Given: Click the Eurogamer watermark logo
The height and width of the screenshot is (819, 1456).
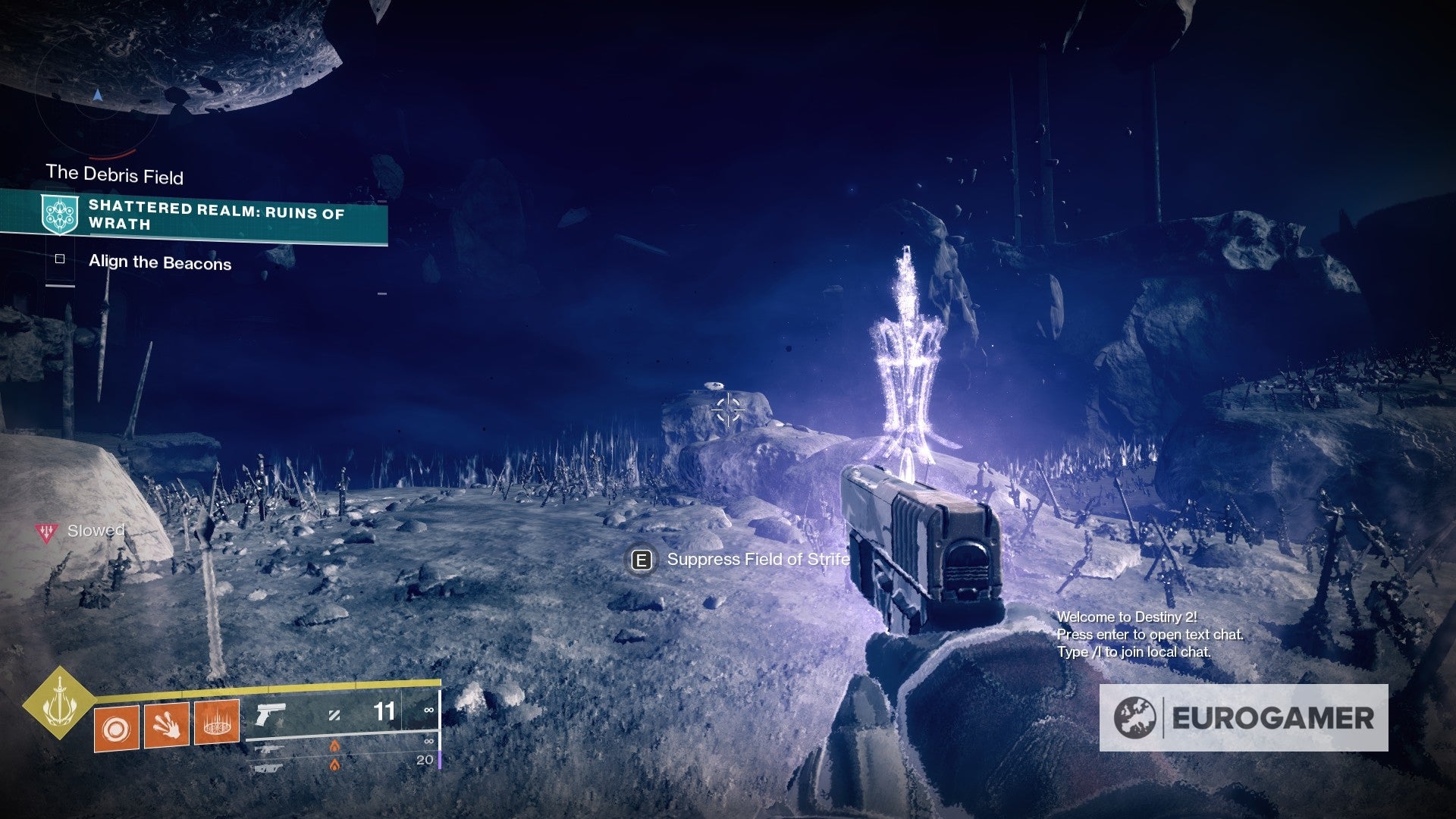Looking at the screenshot, I should pos(1244,717).
